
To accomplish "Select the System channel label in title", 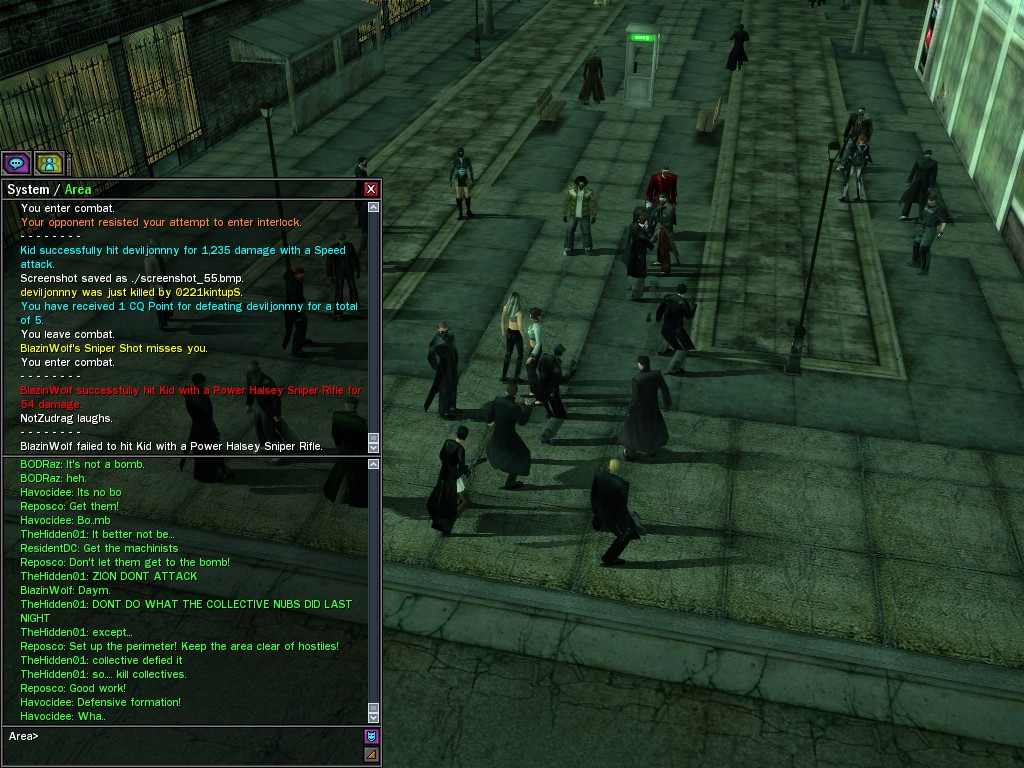I will [28, 189].
